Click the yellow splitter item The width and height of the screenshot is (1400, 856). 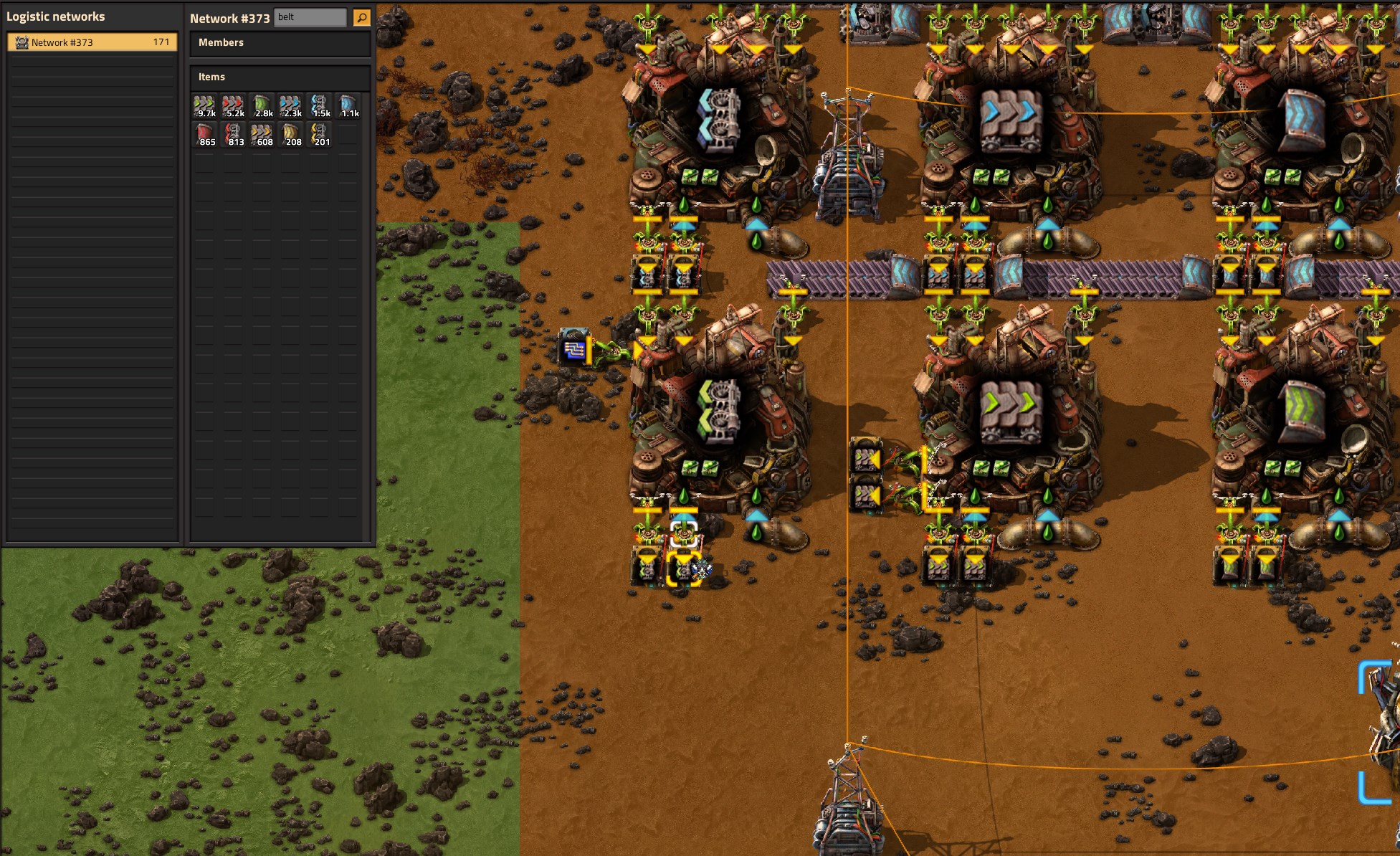320,135
